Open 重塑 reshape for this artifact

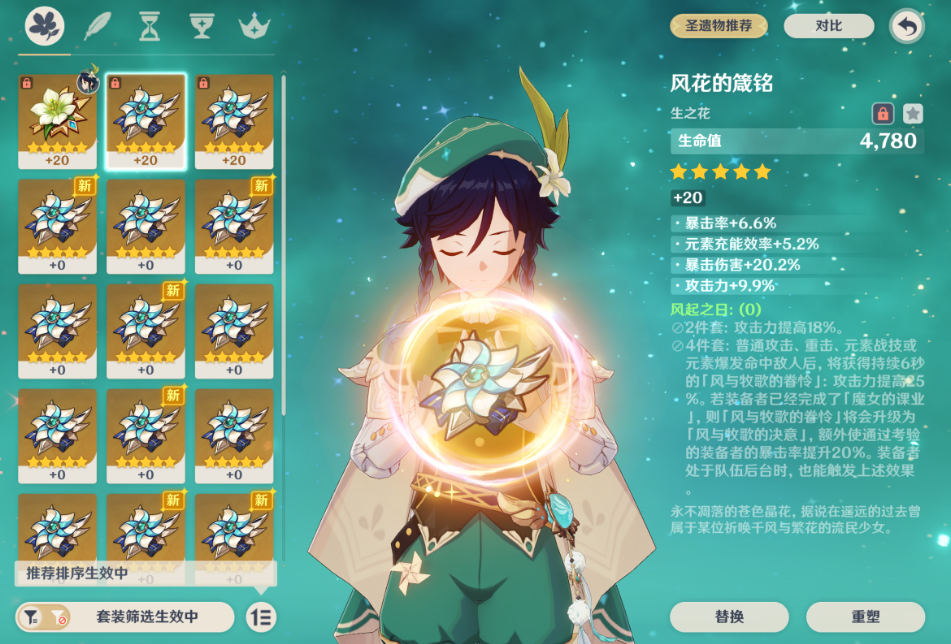point(865,616)
